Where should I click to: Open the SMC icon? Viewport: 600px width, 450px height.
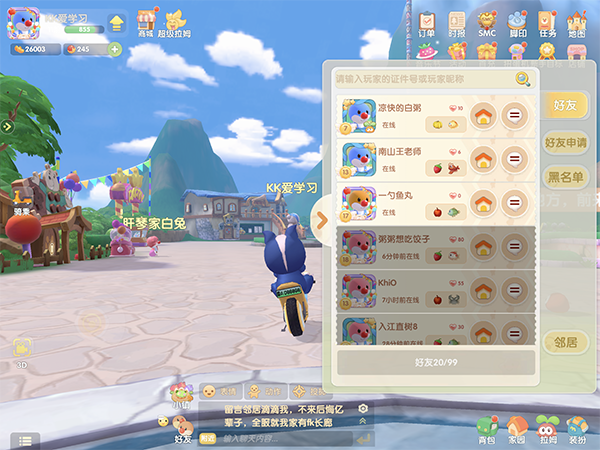[x=487, y=24]
